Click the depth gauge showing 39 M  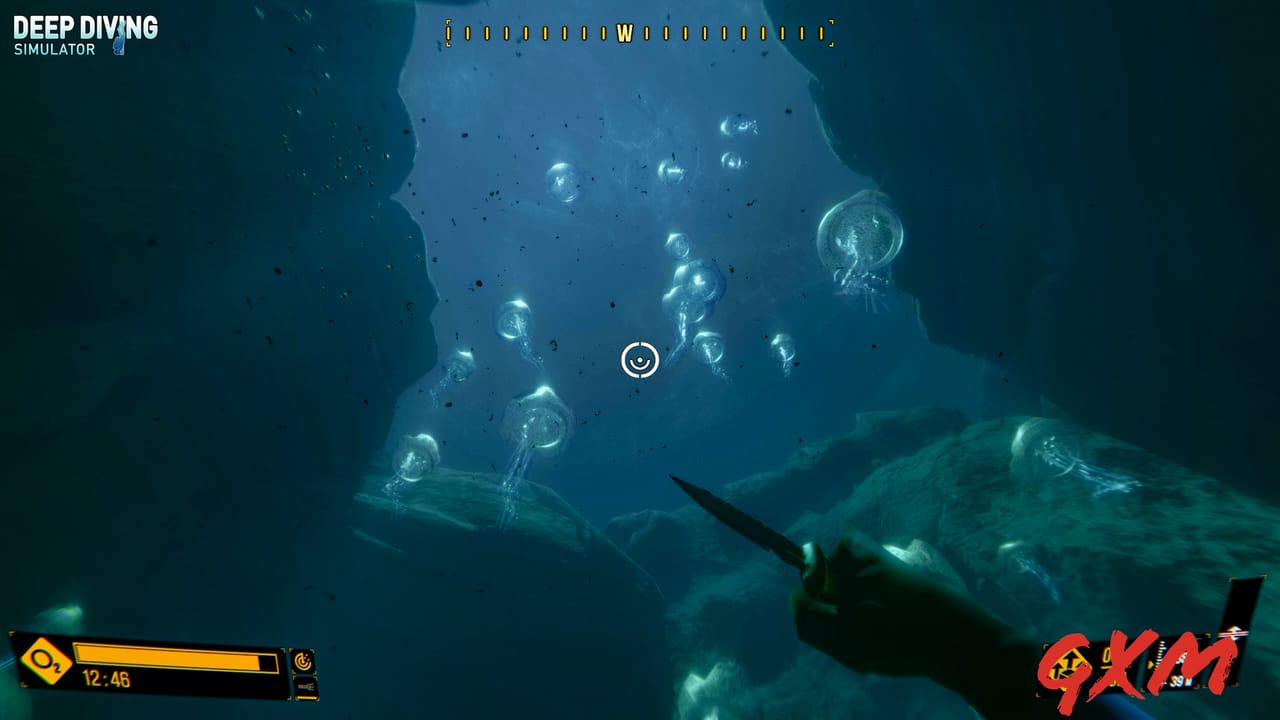(1180, 682)
